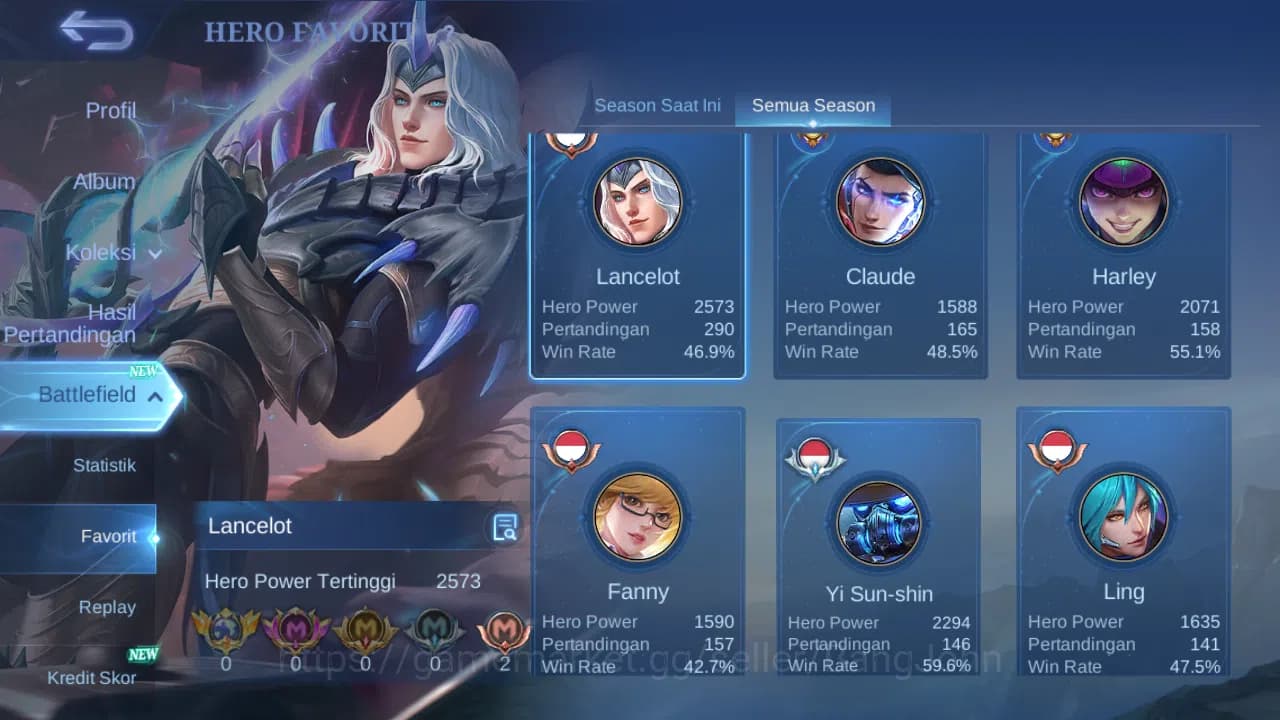Viewport: 1280px width, 720px height.
Task: Click the rank crest on Claude's card
Action: pyautogui.click(x=815, y=140)
